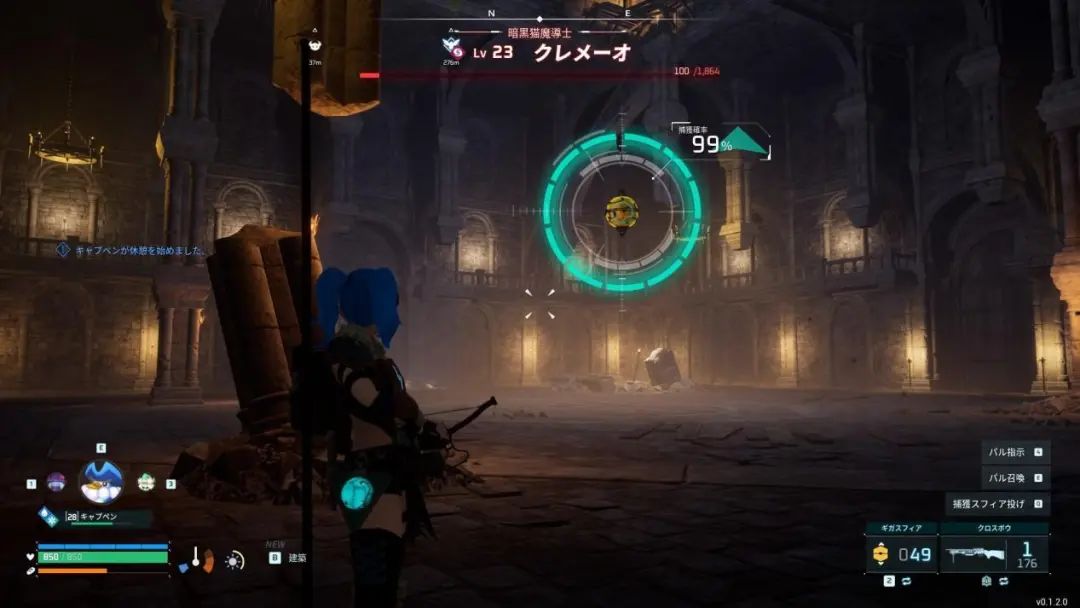1080x608 pixels.
Task: Choose the green-white pal in party slot 3
Action: [146, 482]
